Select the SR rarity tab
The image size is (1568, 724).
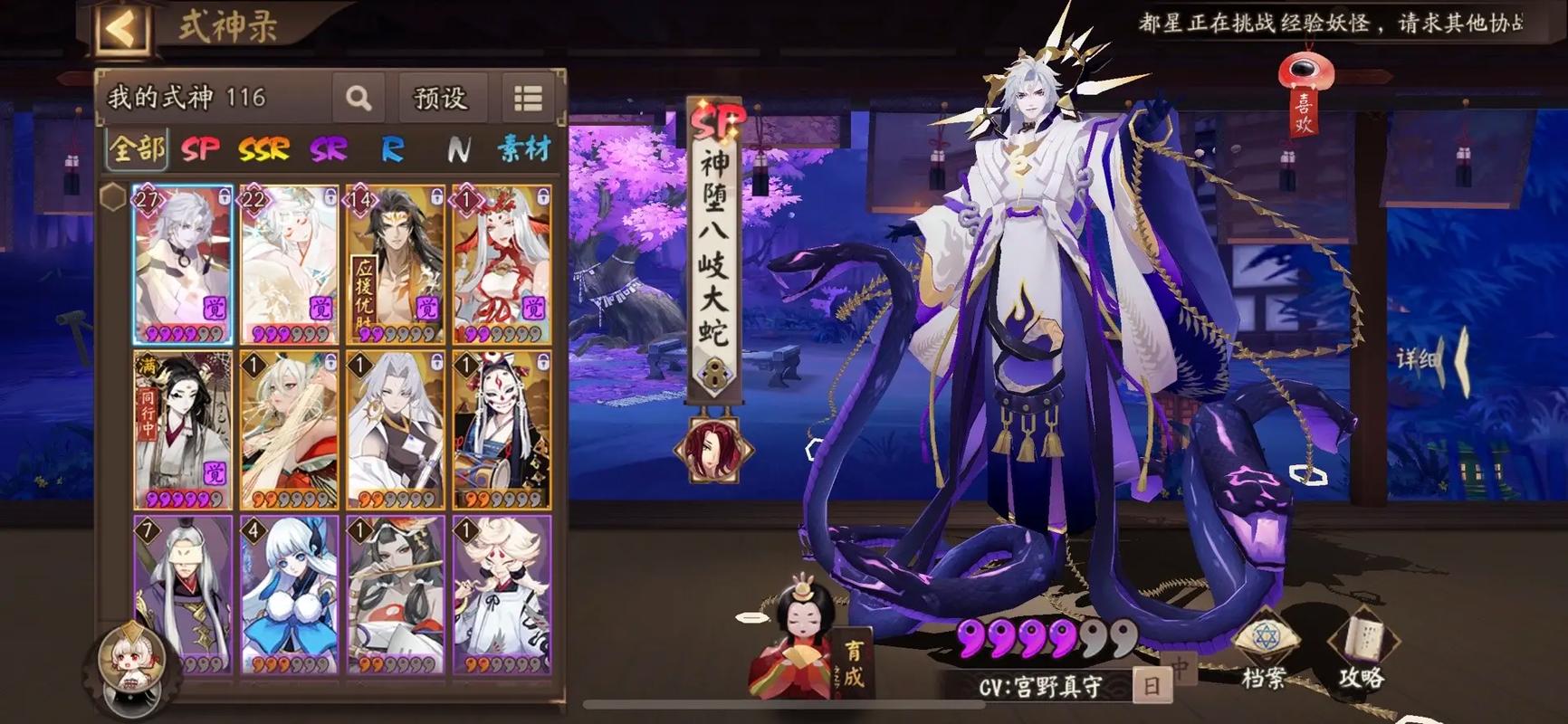click(329, 148)
